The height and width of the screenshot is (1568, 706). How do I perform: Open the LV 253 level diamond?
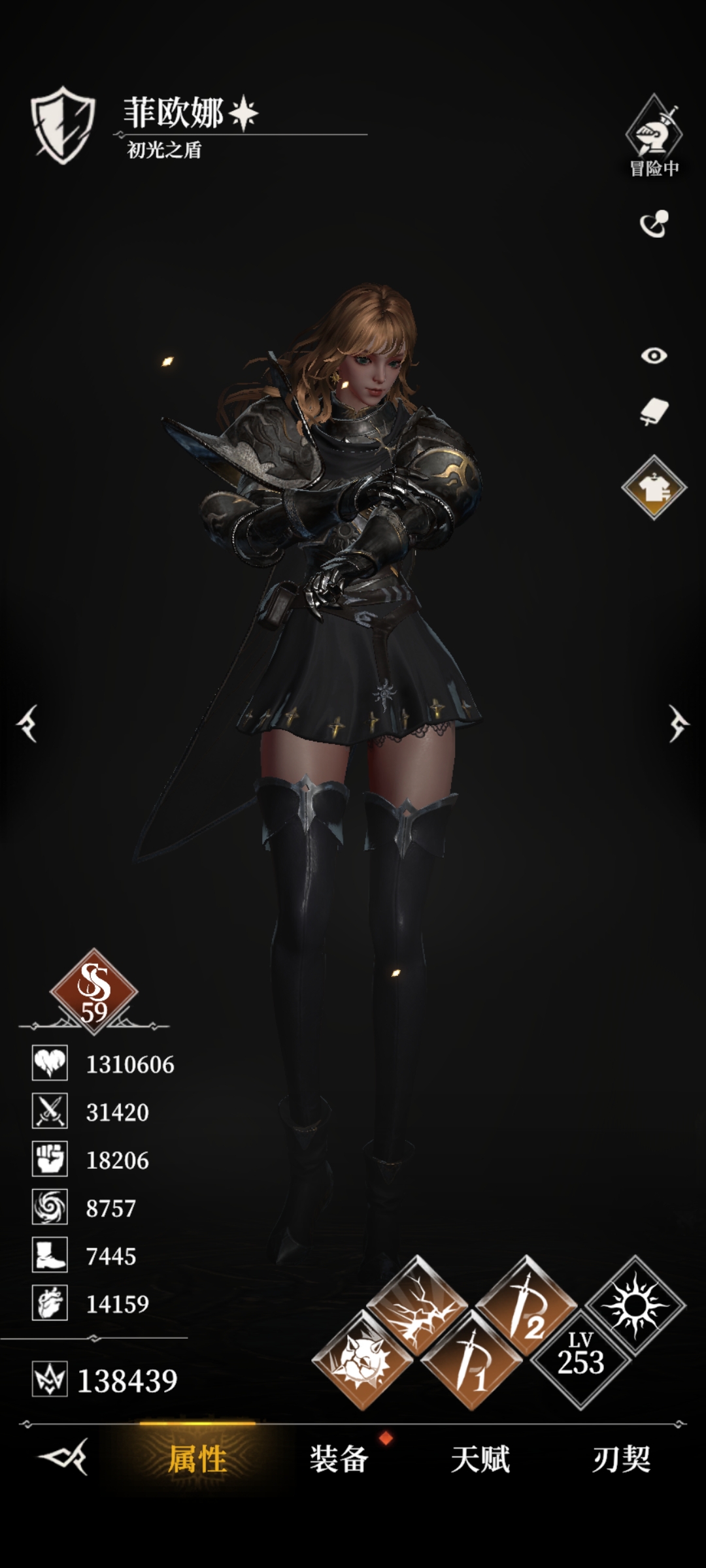580,1356
